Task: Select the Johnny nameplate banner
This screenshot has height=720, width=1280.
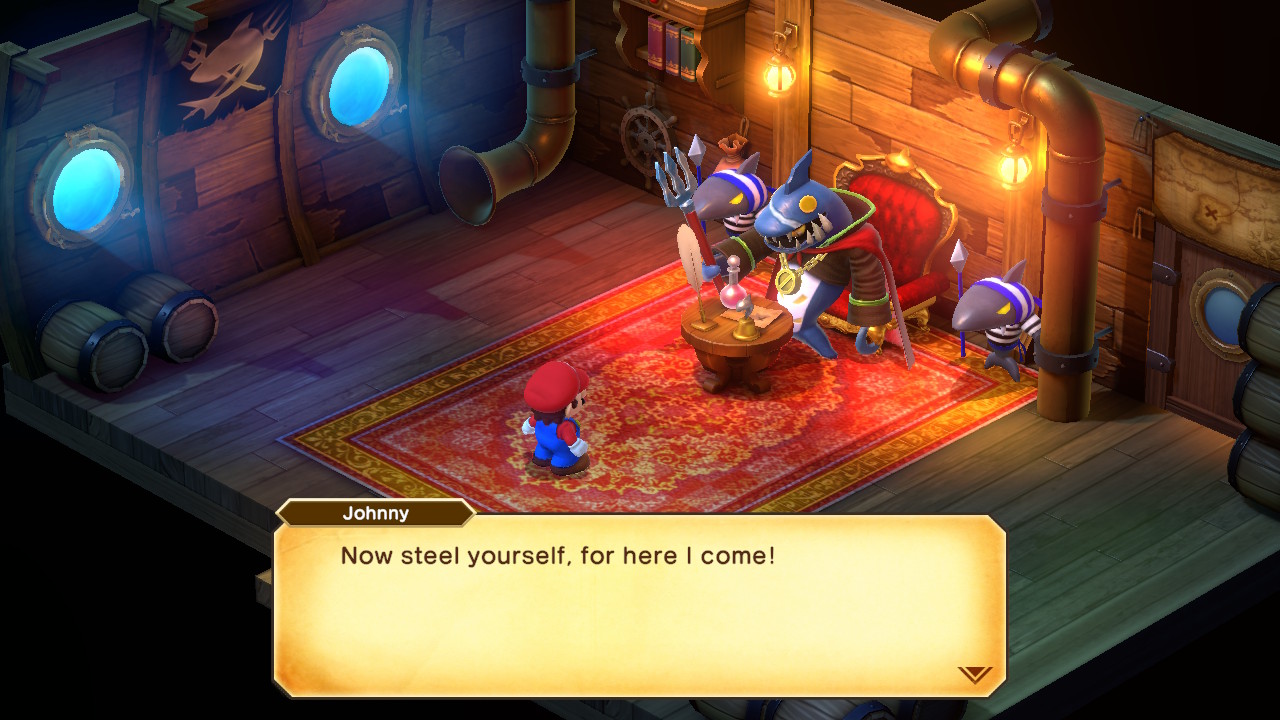Action: tap(375, 513)
